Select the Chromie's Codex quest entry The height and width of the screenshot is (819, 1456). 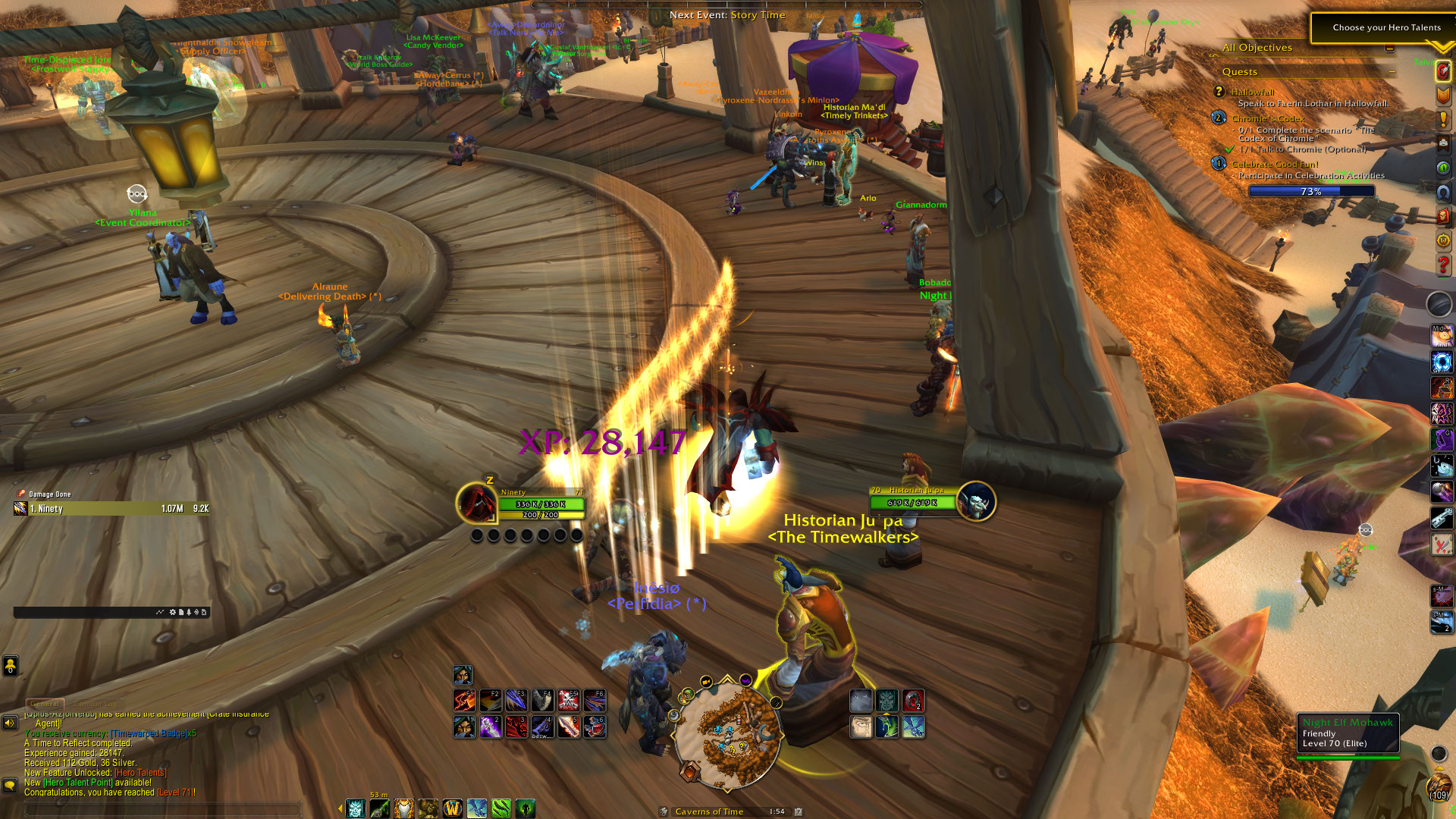(1267, 118)
